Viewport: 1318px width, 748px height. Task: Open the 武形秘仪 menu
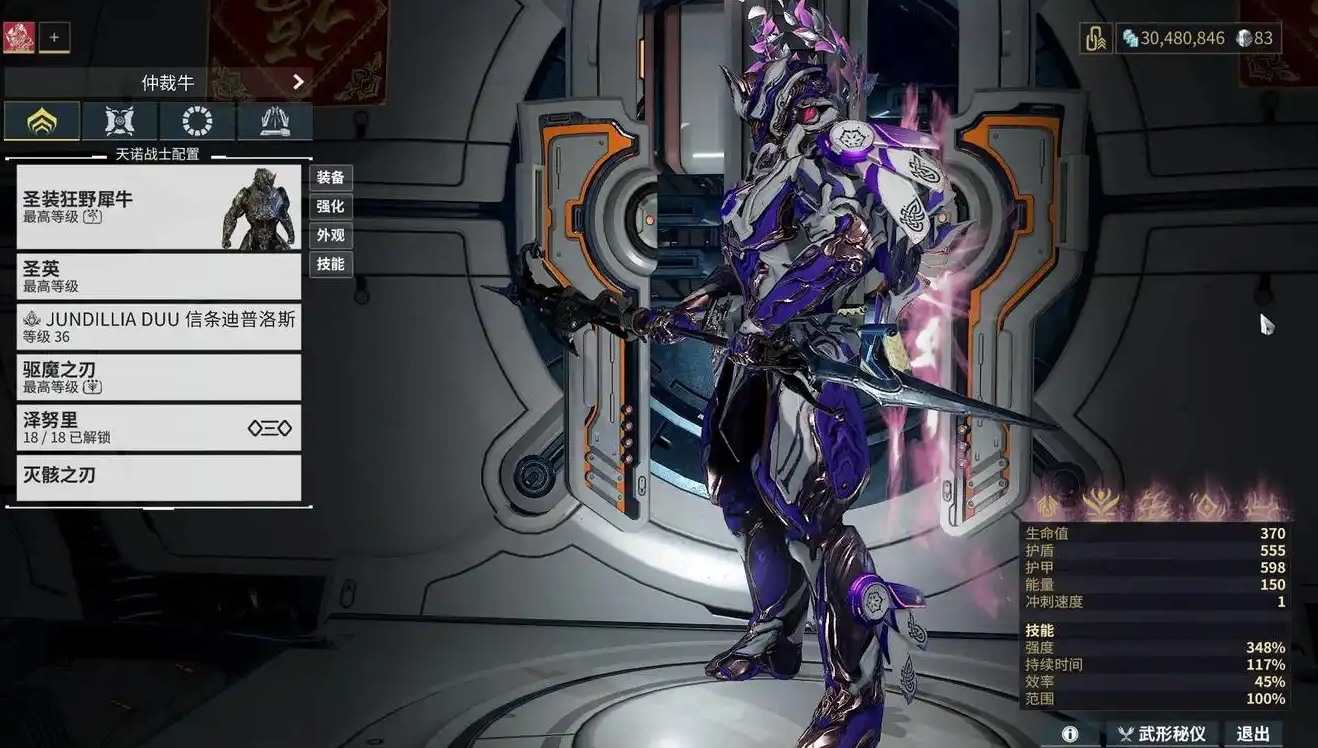[x=1162, y=734]
